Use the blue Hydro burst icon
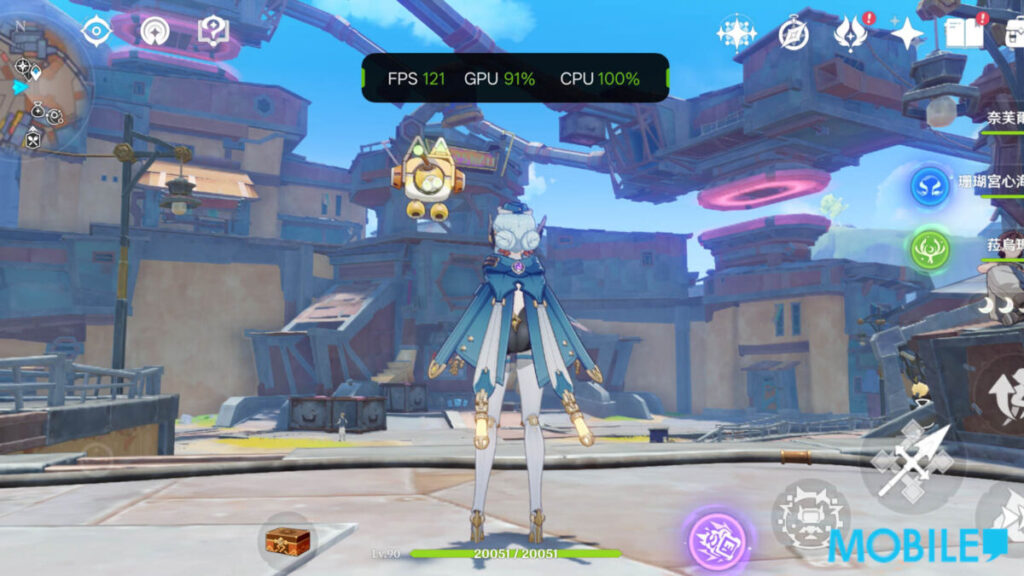Viewport: 1024px width, 576px height. [930, 187]
